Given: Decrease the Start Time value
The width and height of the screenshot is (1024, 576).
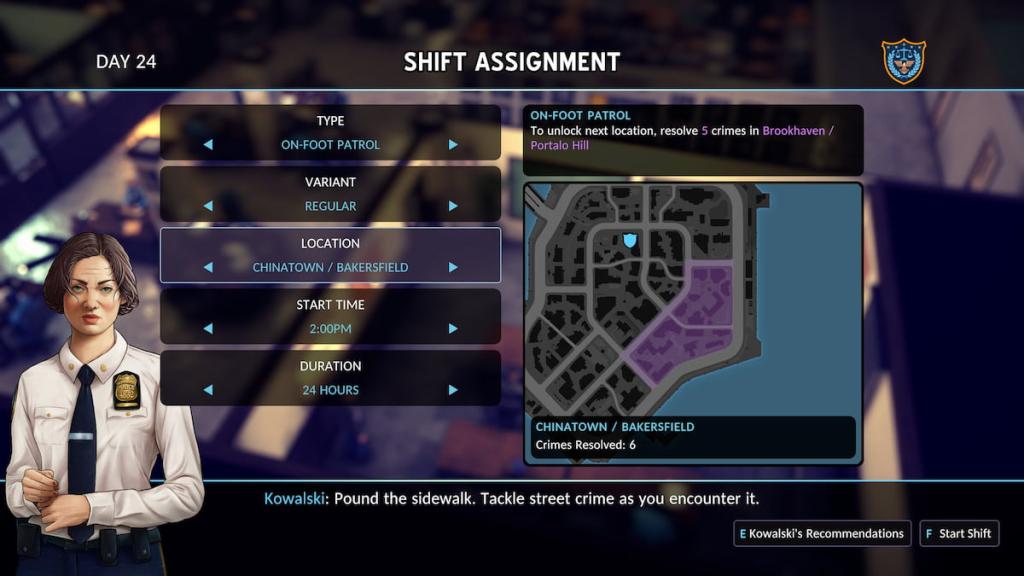Looking at the screenshot, I should 208,328.
